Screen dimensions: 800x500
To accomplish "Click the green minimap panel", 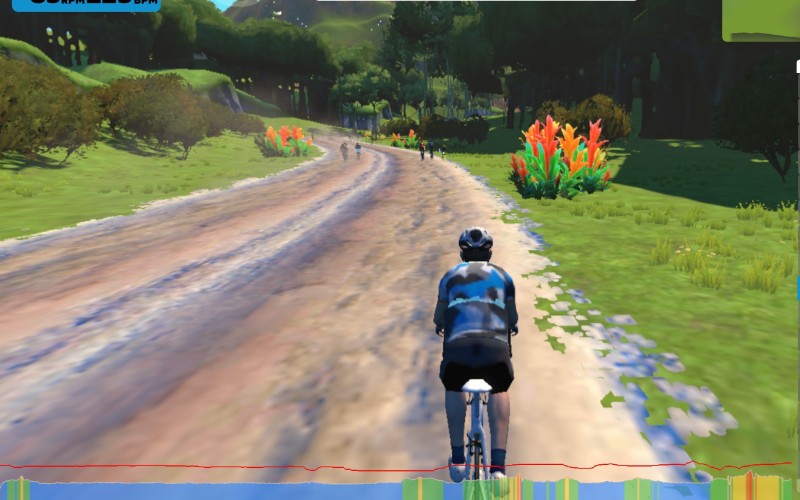I will (761, 19).
